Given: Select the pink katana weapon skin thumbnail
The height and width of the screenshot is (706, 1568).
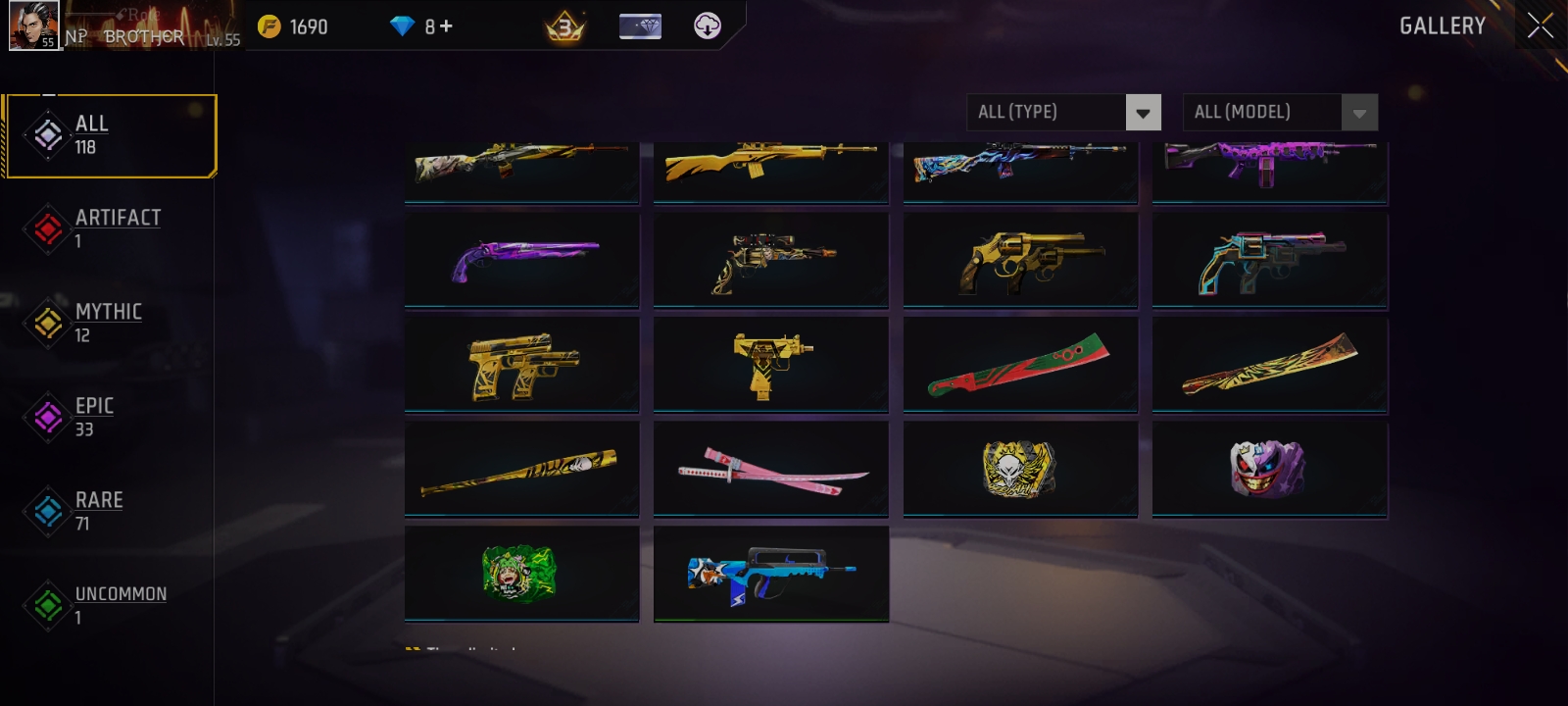Looking at the screenshot, I should point(770,468).
